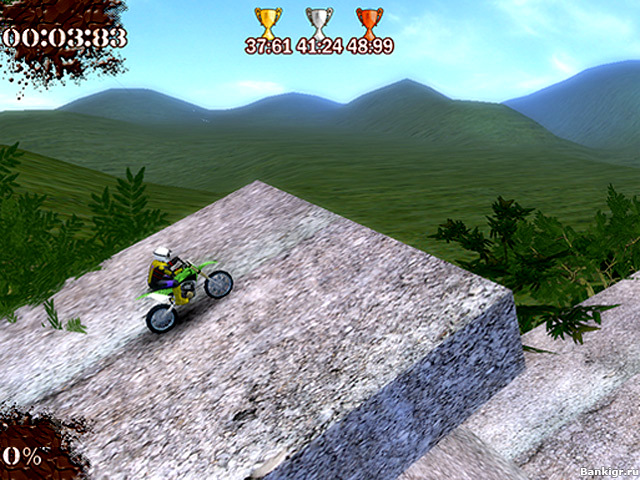640x480 pixels.
Task: Select the silver trophy icon
Action: (x=319, y=21)
